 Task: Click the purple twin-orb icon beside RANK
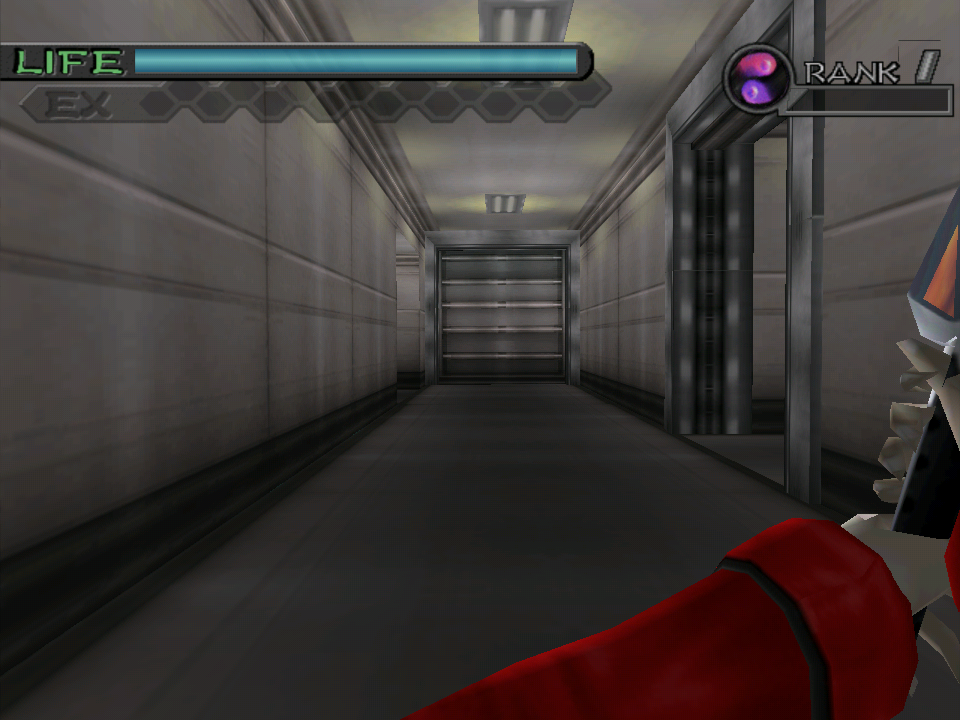point(753,79)
